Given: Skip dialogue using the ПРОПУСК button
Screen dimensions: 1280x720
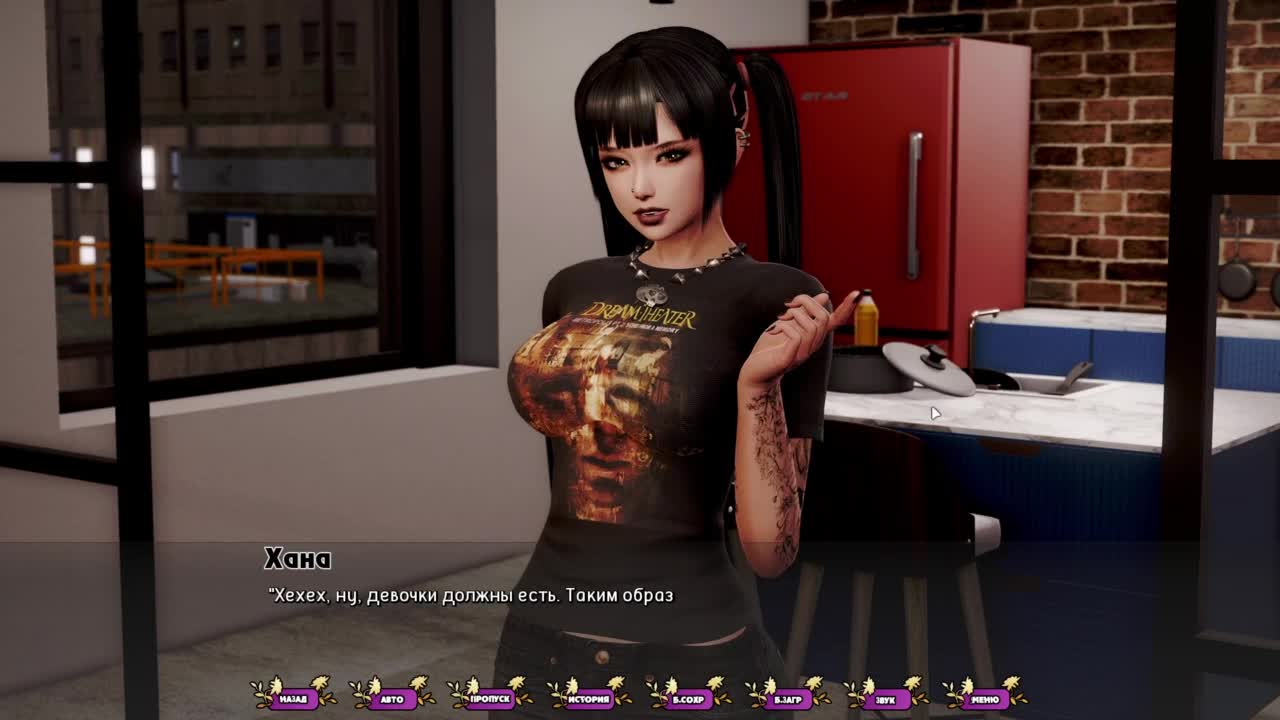Looking at the screenshot, I should tap(490, 698).
